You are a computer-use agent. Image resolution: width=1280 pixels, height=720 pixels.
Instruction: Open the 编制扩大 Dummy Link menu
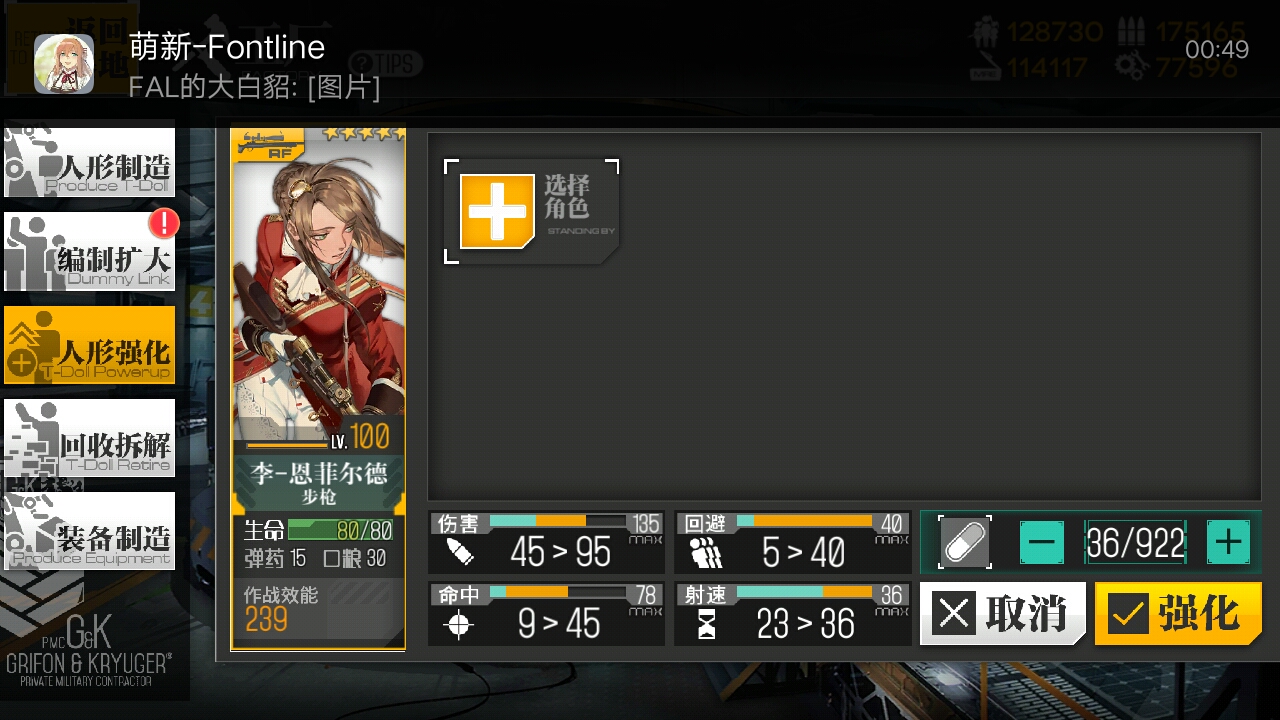90,253
